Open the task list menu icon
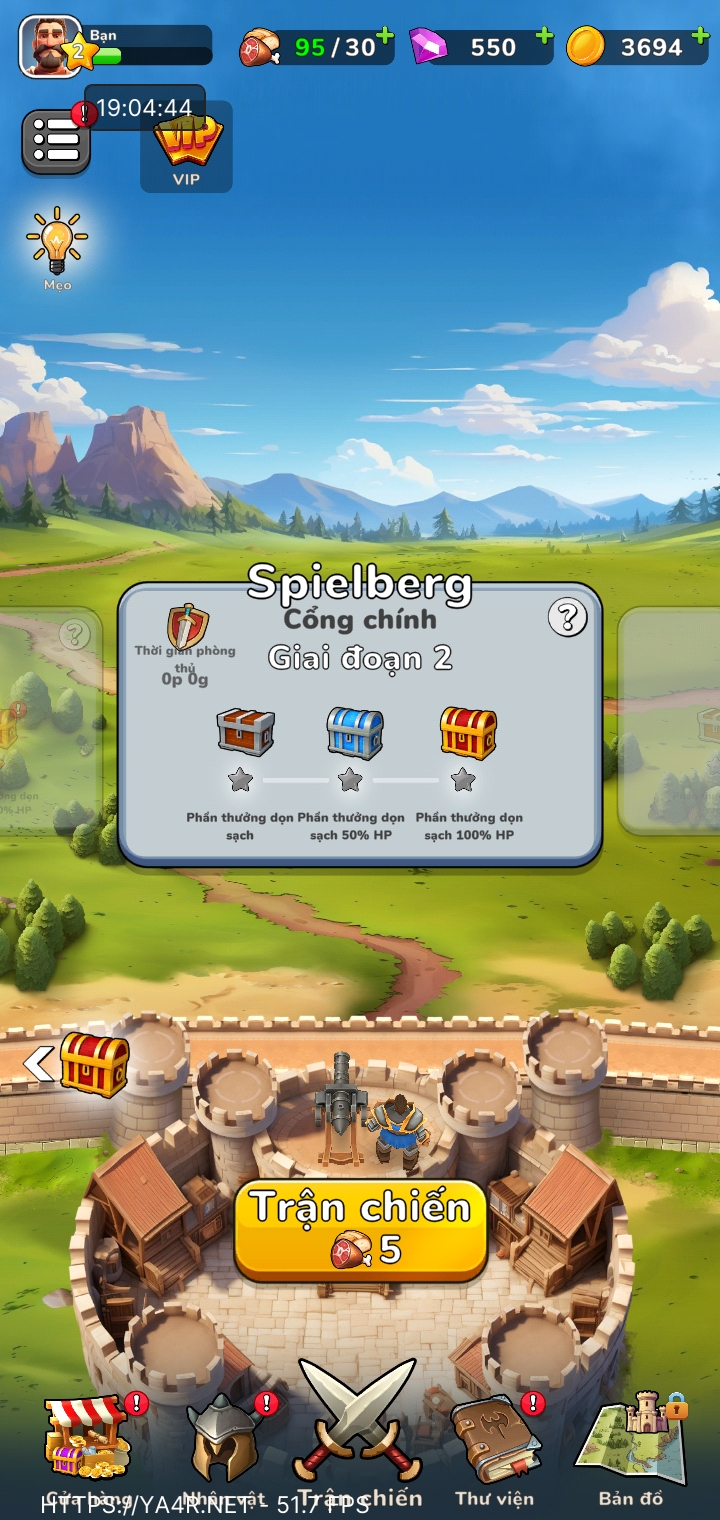 pos(56,142)
